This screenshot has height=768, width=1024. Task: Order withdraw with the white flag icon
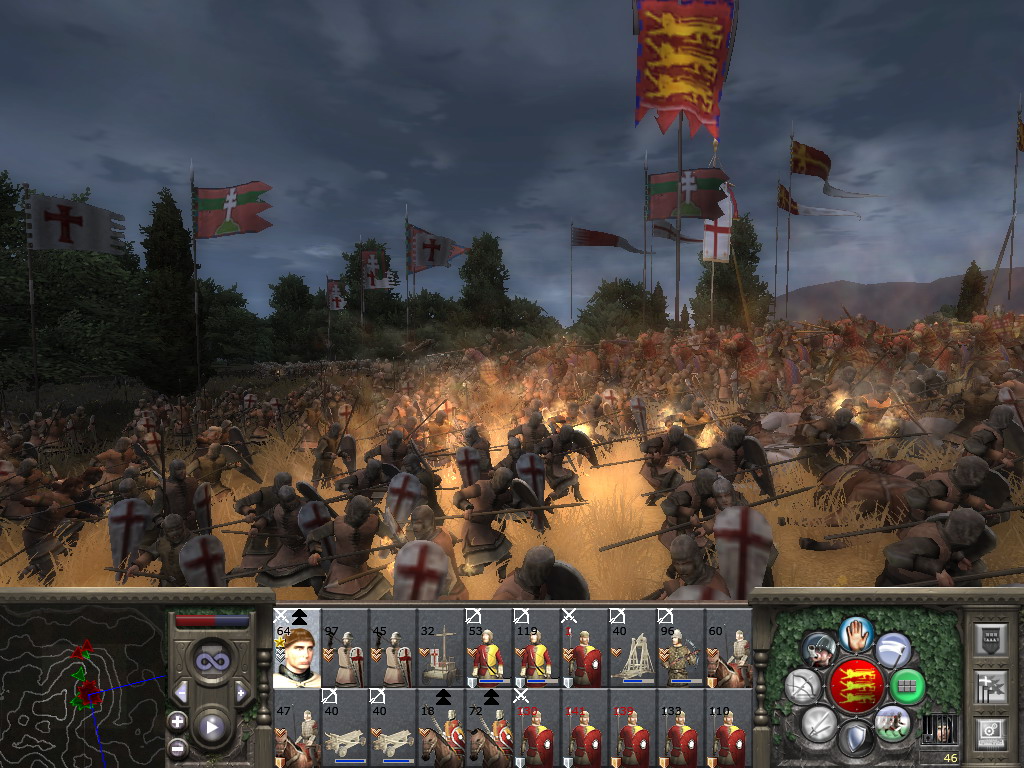point(892,651)
